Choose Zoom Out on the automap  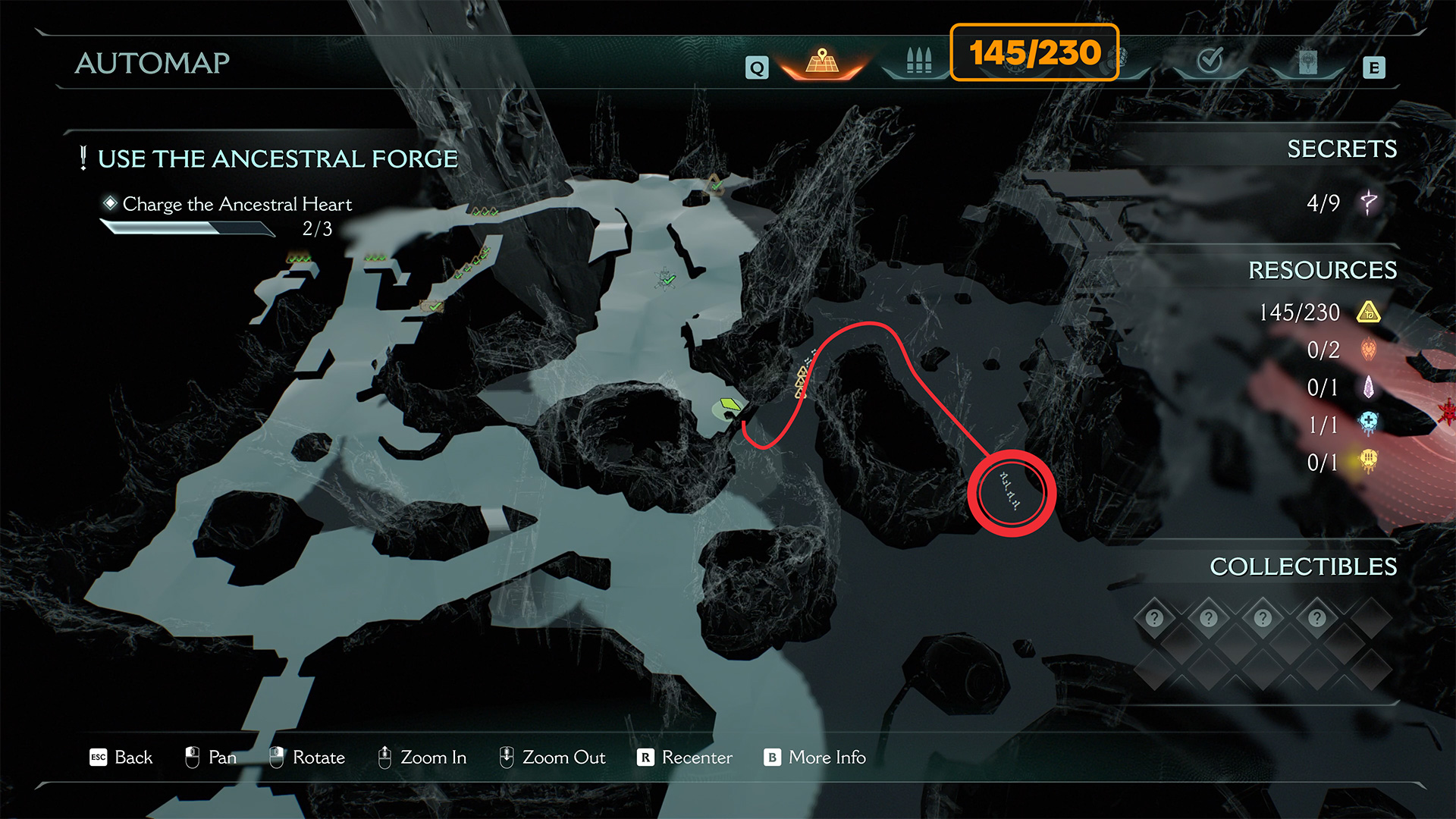click(x=552, y=757)
